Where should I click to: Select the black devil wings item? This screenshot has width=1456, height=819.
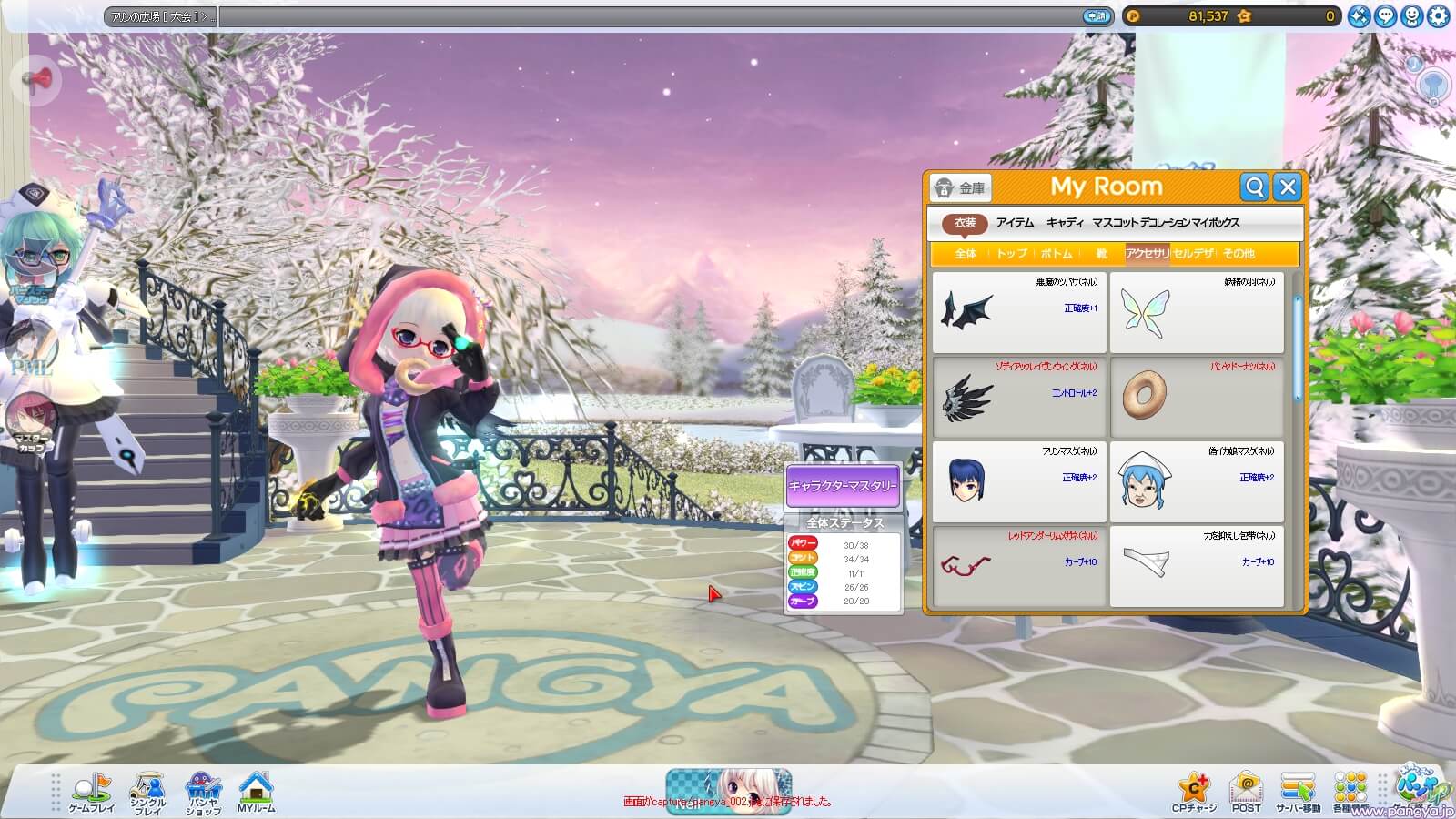click(x=1019, y=312)
